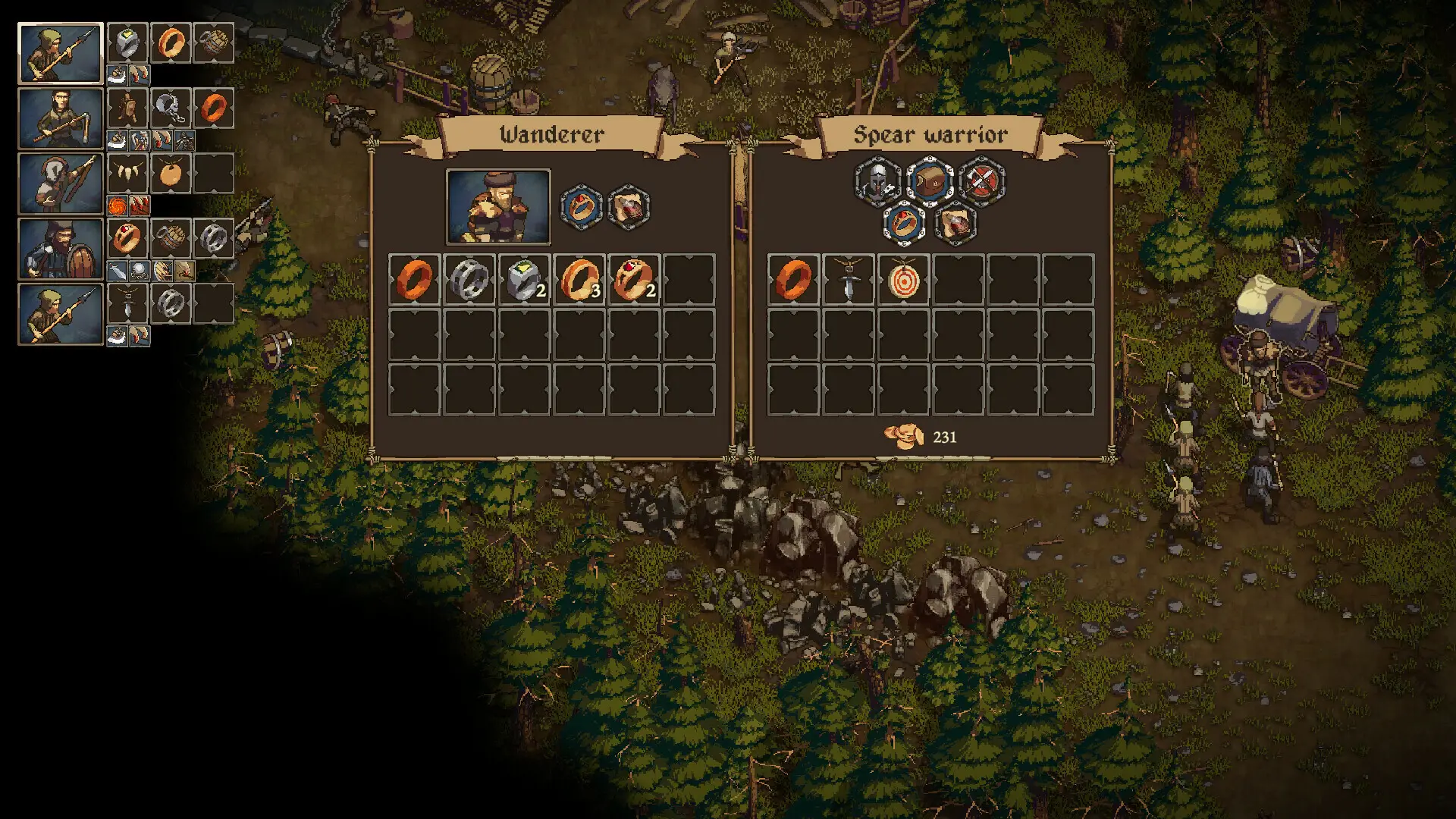Screen dimensions: 1456x819
Task: Toggle the Wanderer's potion scroll filter
Action: click(629, 206)
